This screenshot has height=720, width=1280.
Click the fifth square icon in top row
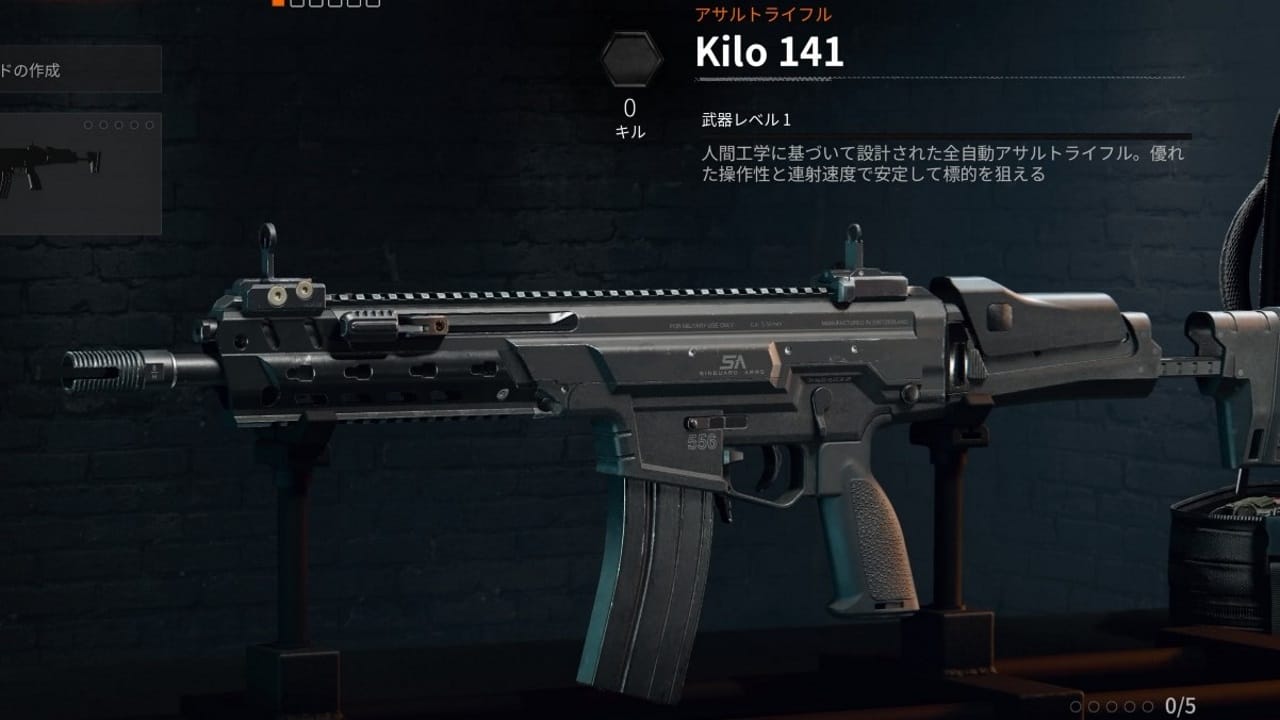(355, 6)
